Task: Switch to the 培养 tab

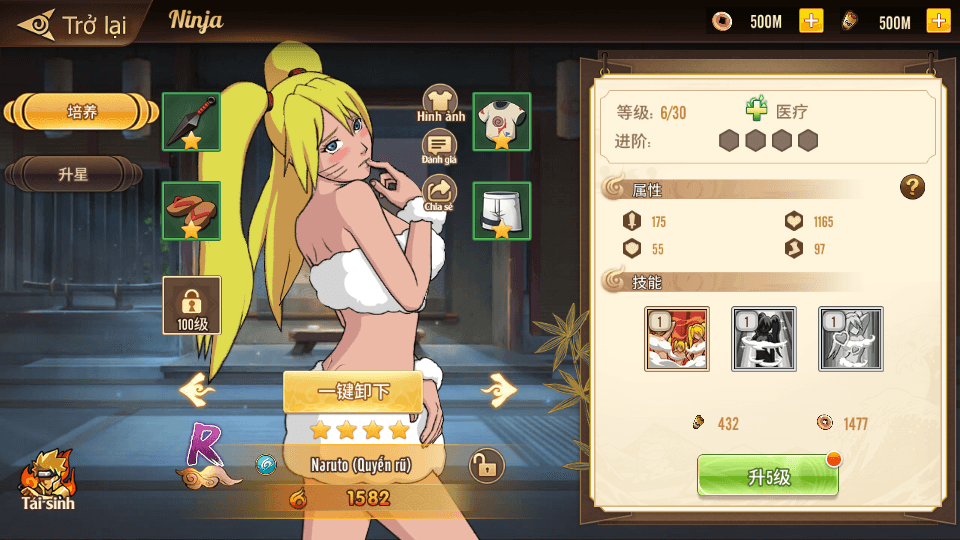Action: point(82,112)
